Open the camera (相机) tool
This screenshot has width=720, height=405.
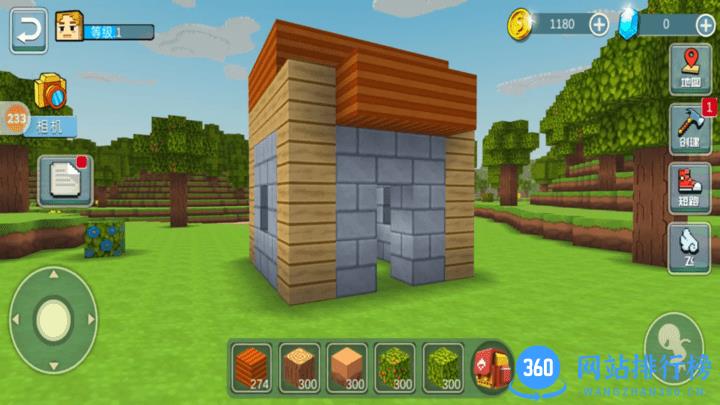click(x=50, y=101)
